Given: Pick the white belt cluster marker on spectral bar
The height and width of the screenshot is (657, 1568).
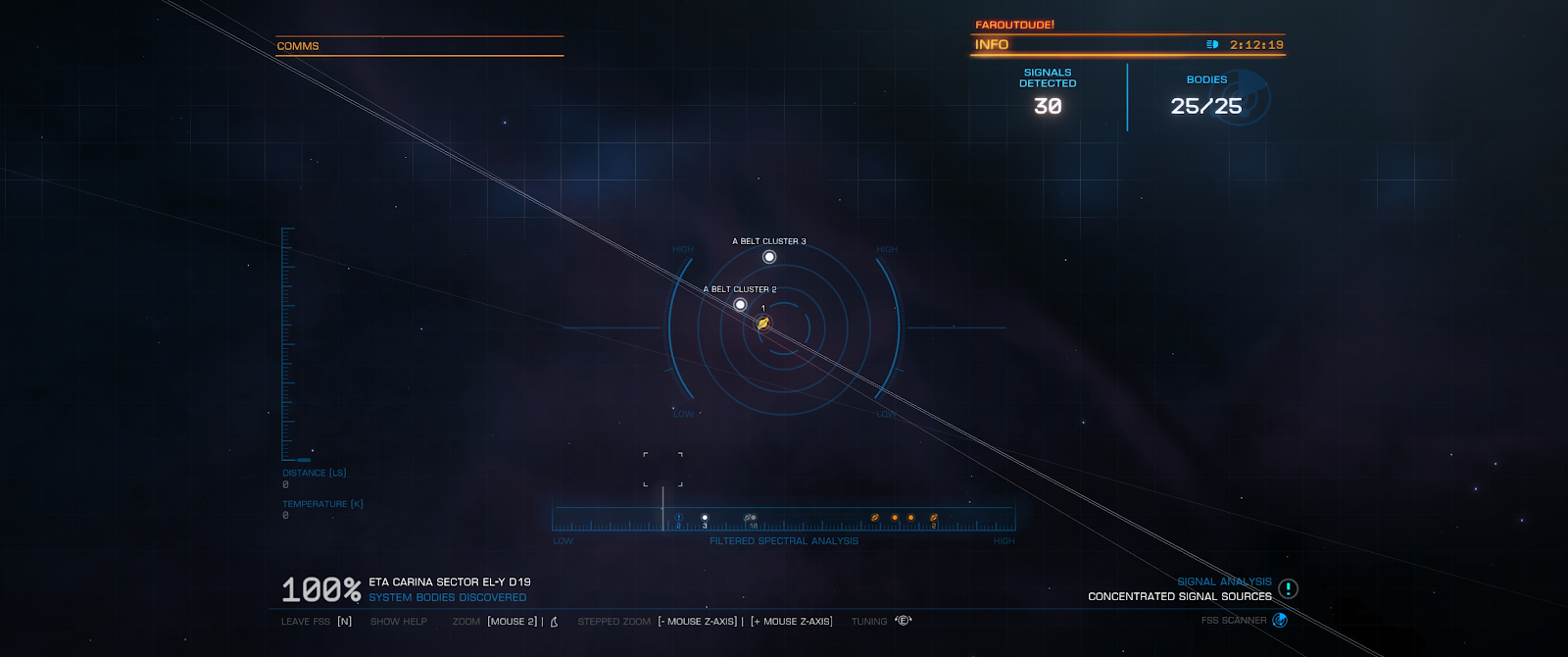Looking at the screenshot, I should click(x=705, y=518).
